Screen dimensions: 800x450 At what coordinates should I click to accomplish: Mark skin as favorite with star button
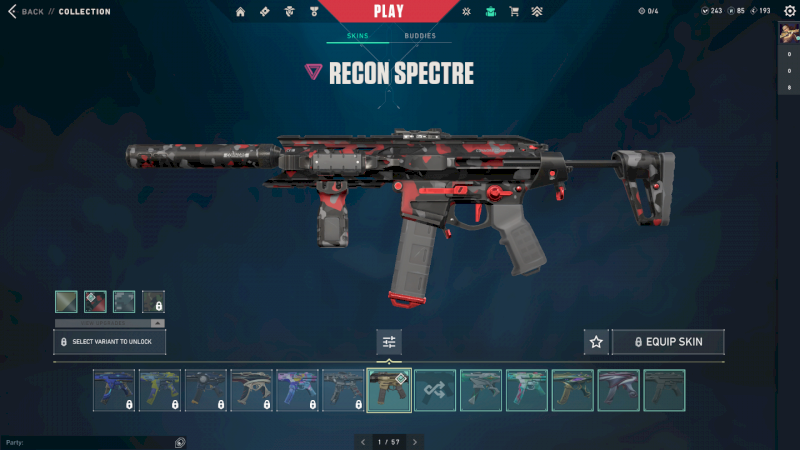click(x=596, y=342)
